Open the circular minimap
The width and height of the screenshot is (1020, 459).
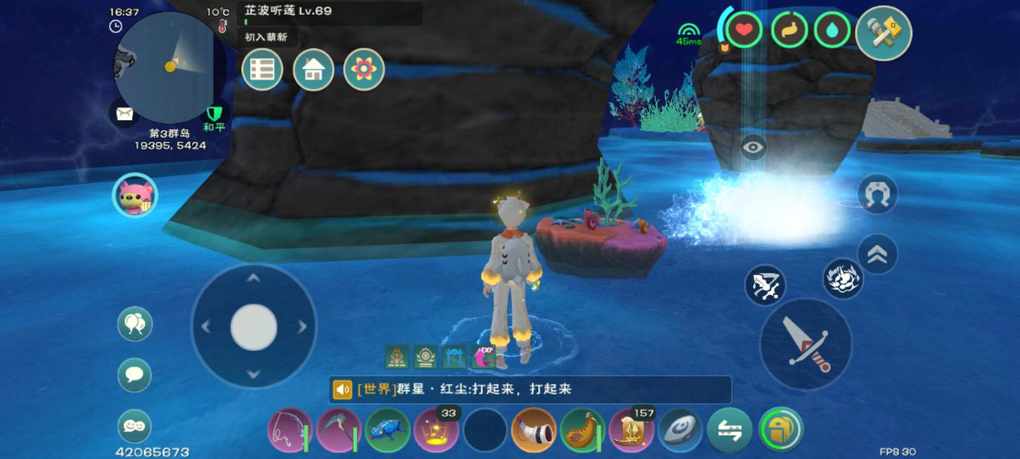point(169,67)
